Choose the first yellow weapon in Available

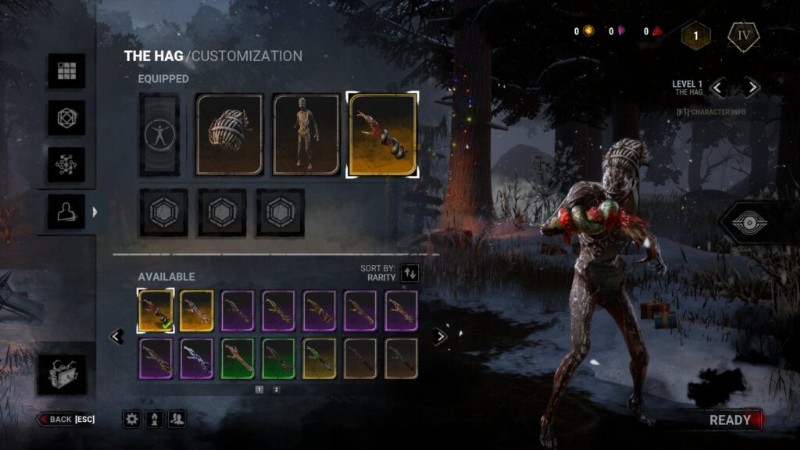[155, 311]
